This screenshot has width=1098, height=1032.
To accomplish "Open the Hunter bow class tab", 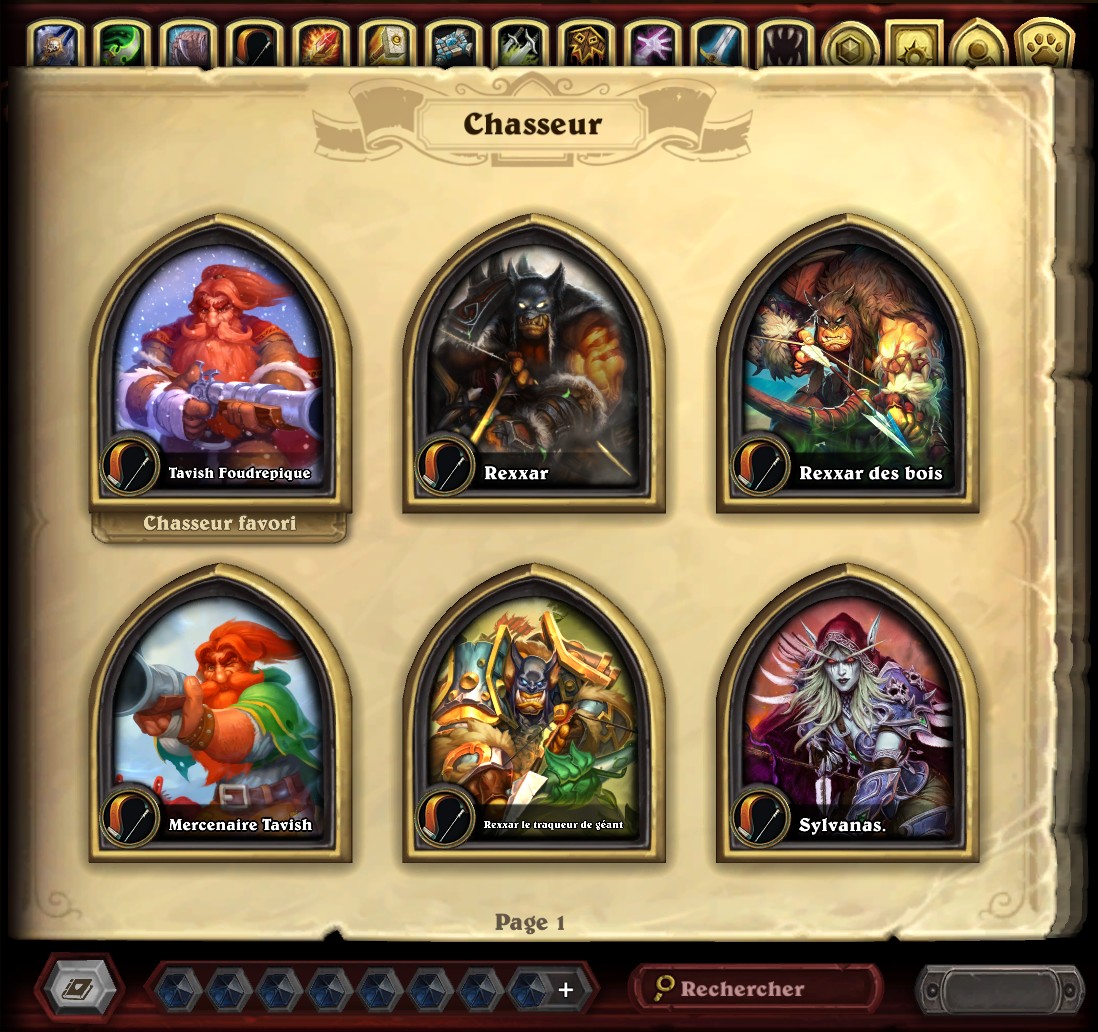I will pyautogui.click(x=255, y=45).
